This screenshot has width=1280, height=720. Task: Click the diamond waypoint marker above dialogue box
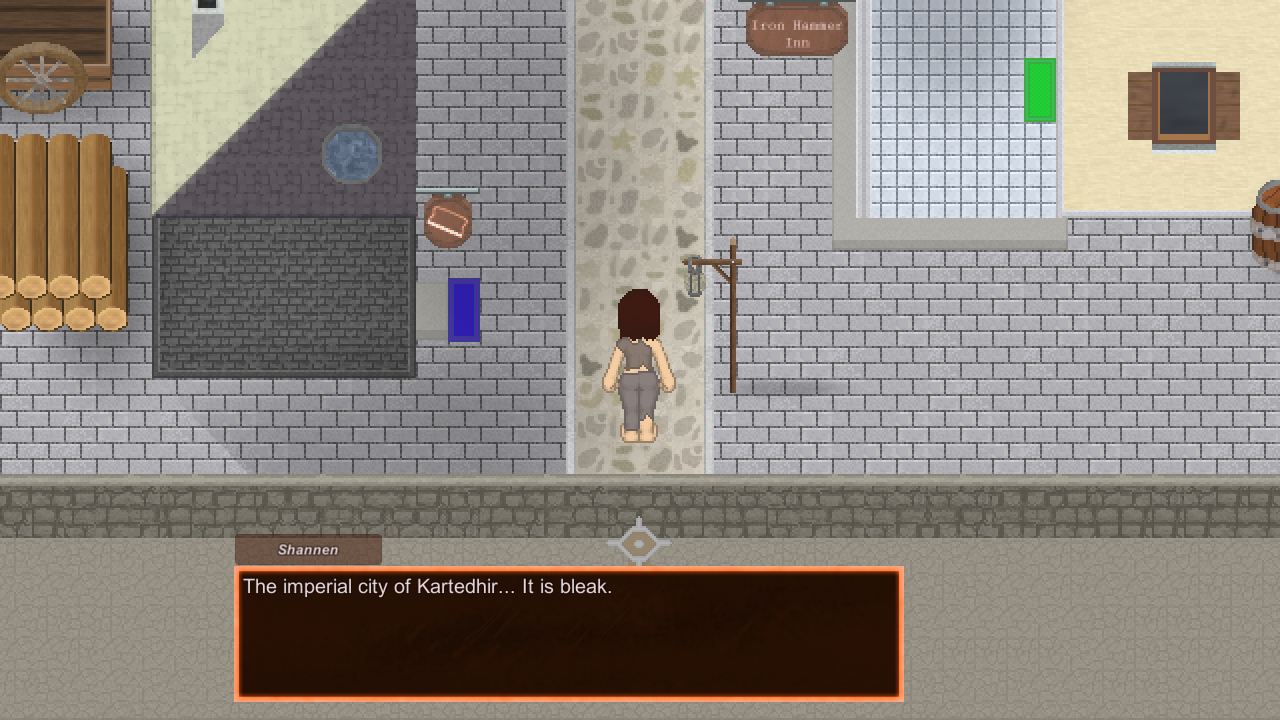pos(639,543)
